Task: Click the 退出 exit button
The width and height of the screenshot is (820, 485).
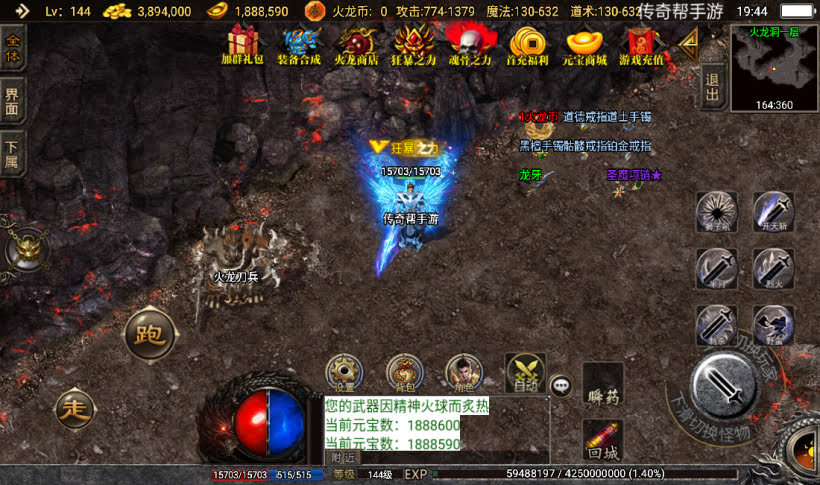Action: point(712,87)
